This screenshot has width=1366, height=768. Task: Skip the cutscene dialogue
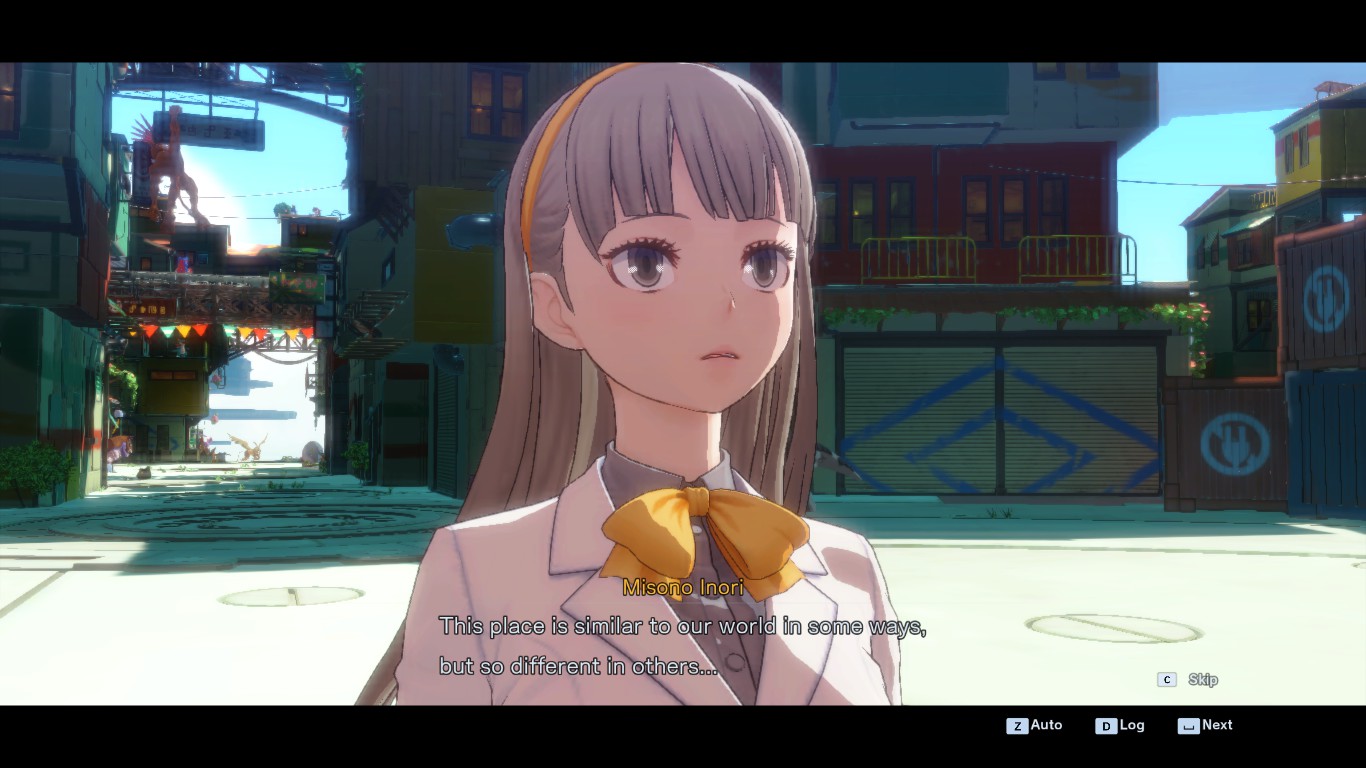[1188, 680]
